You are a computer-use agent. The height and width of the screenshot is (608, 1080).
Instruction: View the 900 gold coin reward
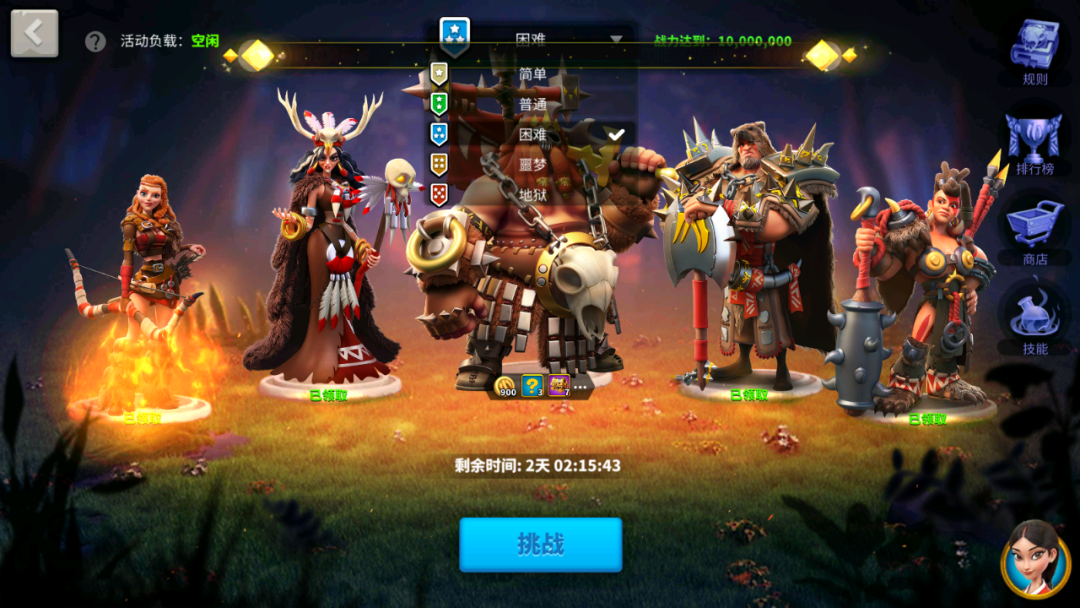coord(506,385)
